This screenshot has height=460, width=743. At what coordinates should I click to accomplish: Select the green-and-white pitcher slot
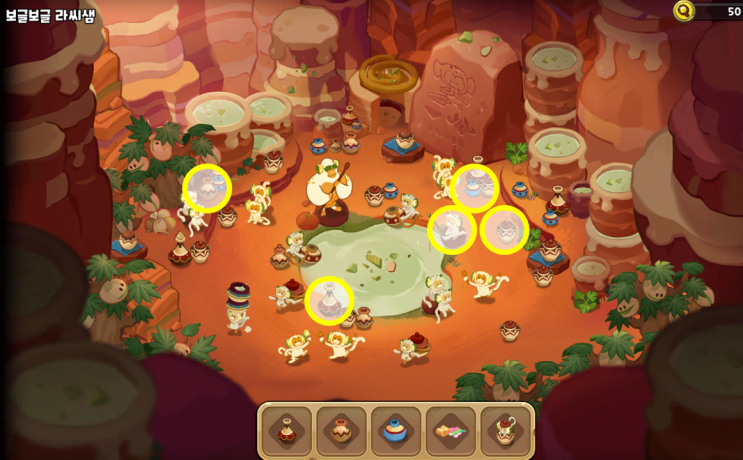tap(505, 430)
